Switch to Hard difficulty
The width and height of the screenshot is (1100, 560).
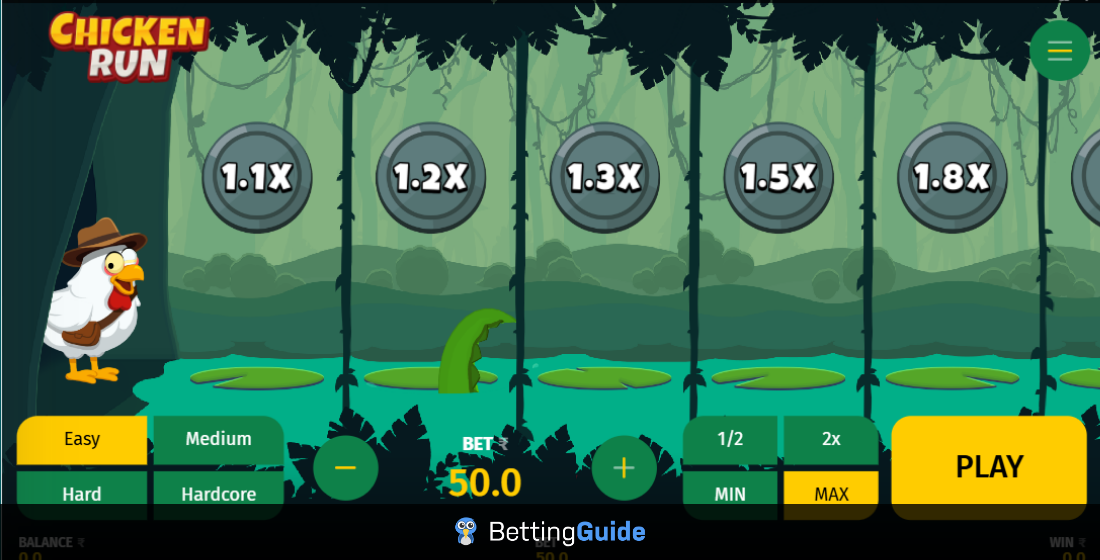click(x=82, y=494)
